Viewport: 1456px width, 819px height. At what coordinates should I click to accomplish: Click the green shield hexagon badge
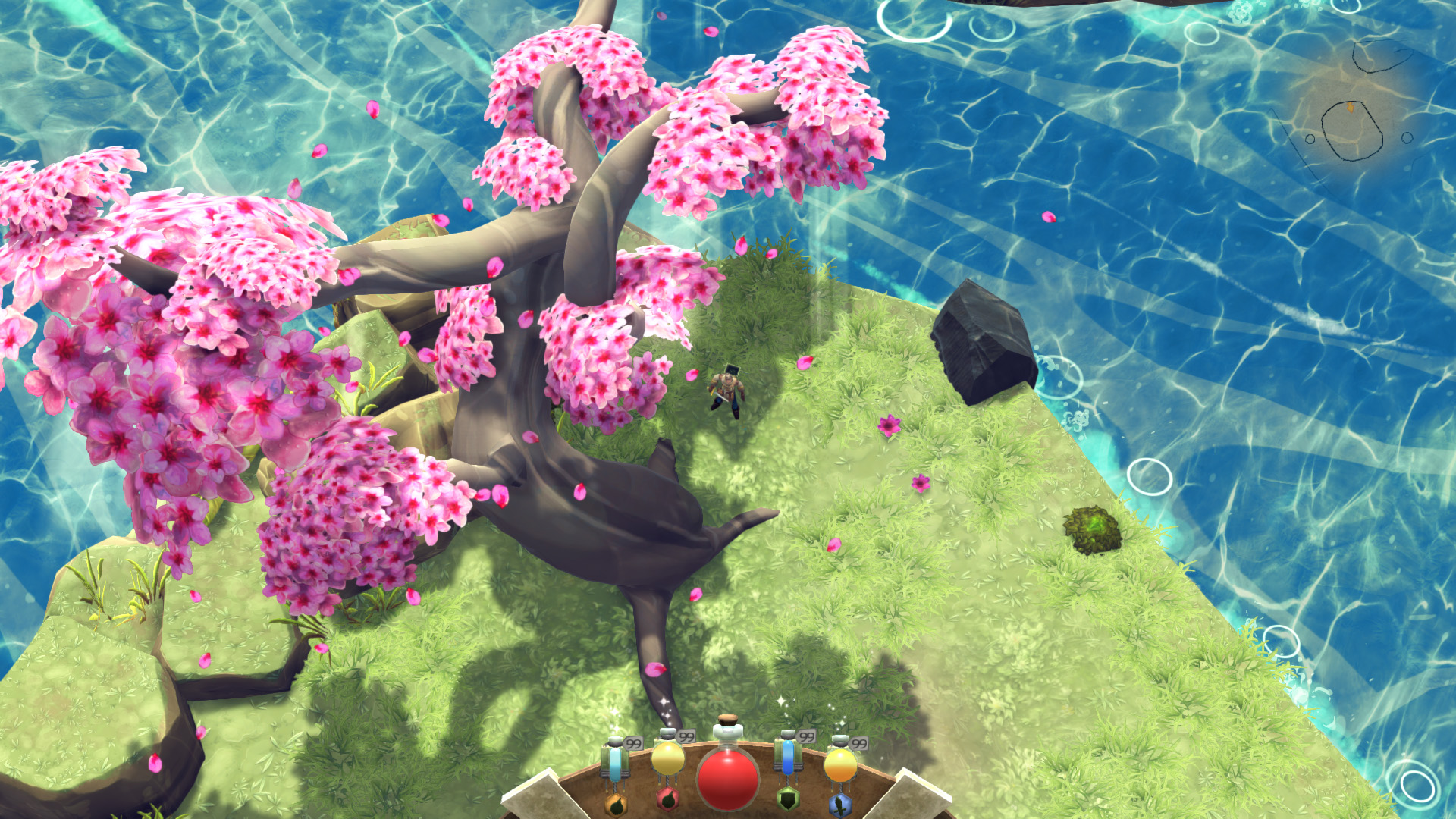tap(788, 802)
